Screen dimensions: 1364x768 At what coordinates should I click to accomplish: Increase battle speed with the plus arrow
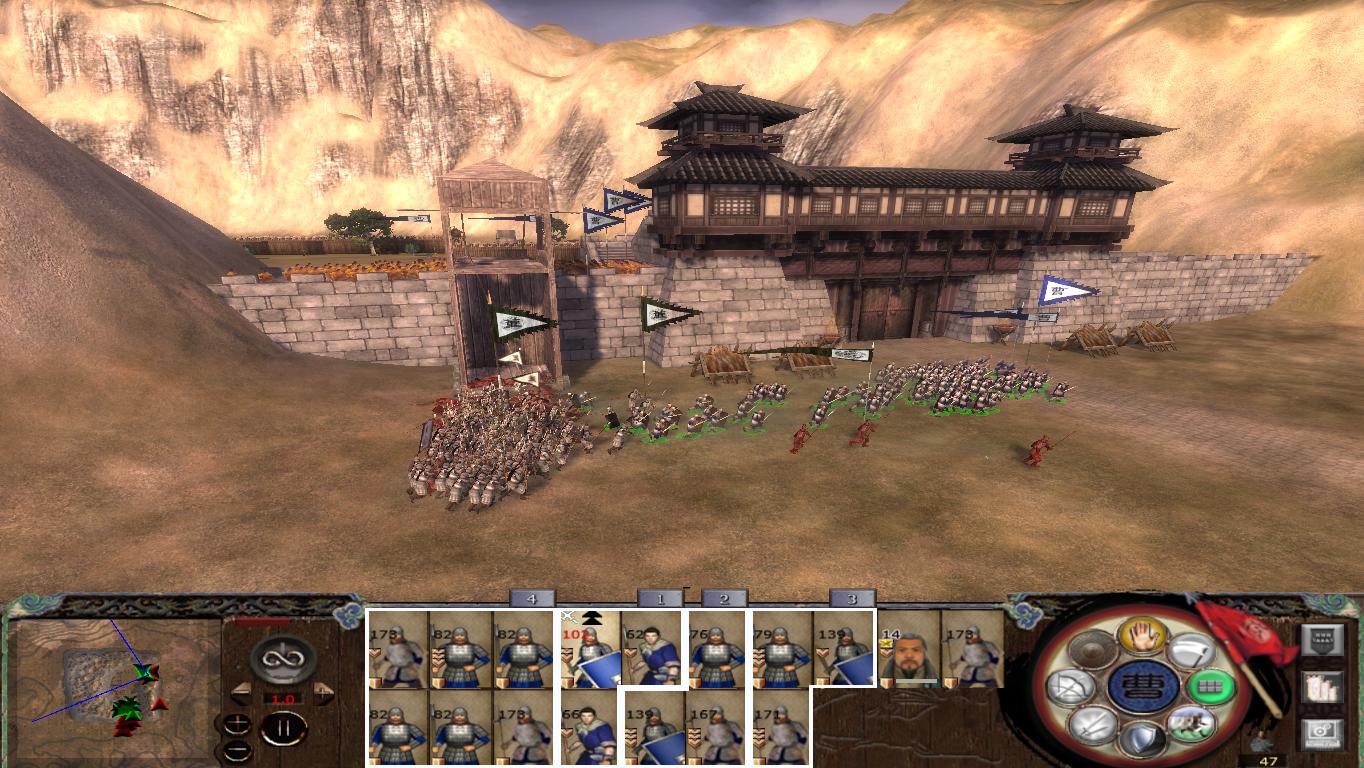(323, 692)
